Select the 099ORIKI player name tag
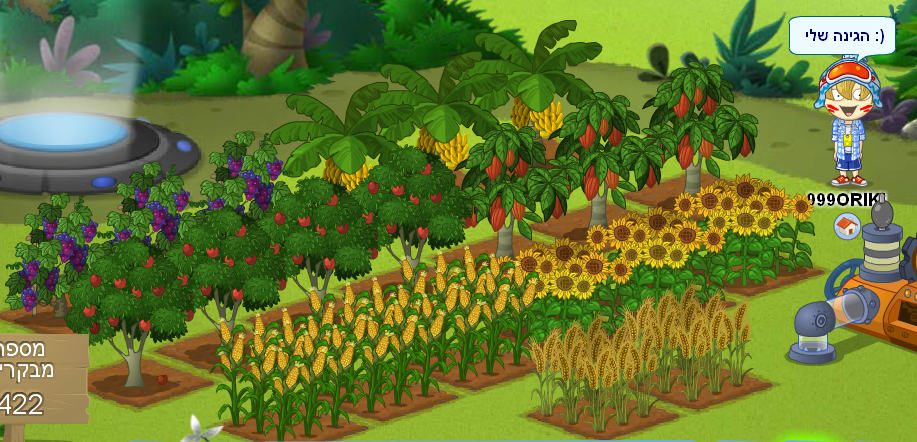917x442 pixels. (x=847, y=199)
